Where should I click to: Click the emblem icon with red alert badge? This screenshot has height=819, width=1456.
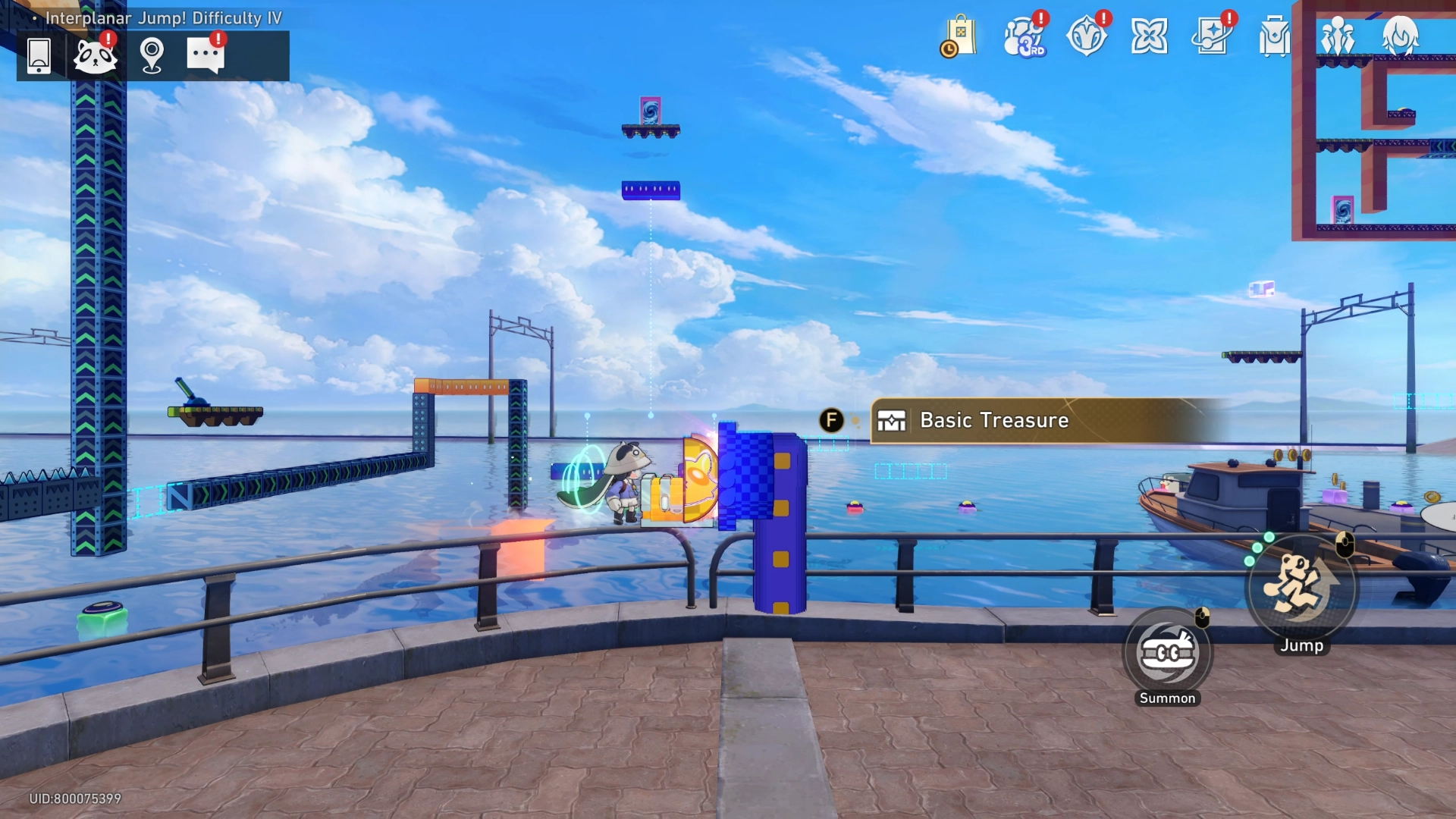pos(1087,34)
